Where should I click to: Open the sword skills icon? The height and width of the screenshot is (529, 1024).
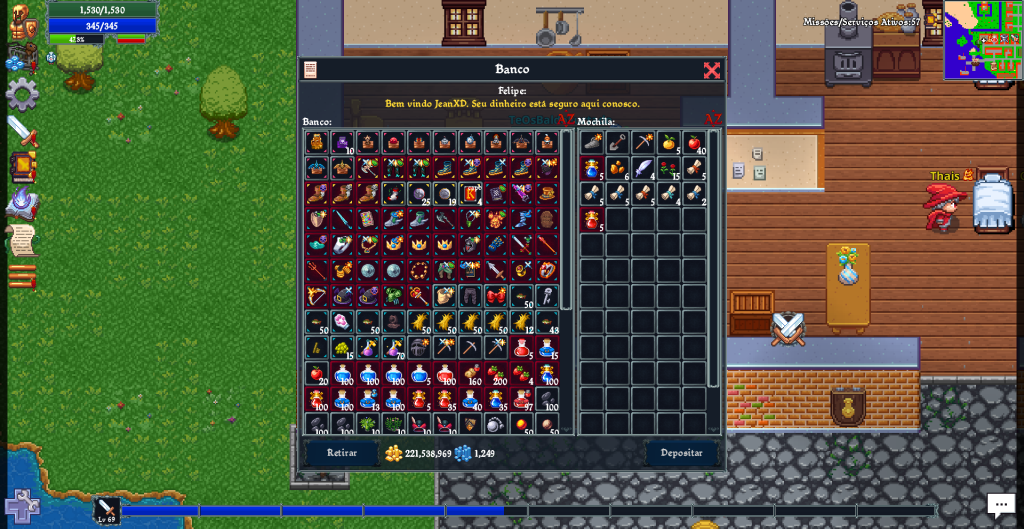coord(22,131)
